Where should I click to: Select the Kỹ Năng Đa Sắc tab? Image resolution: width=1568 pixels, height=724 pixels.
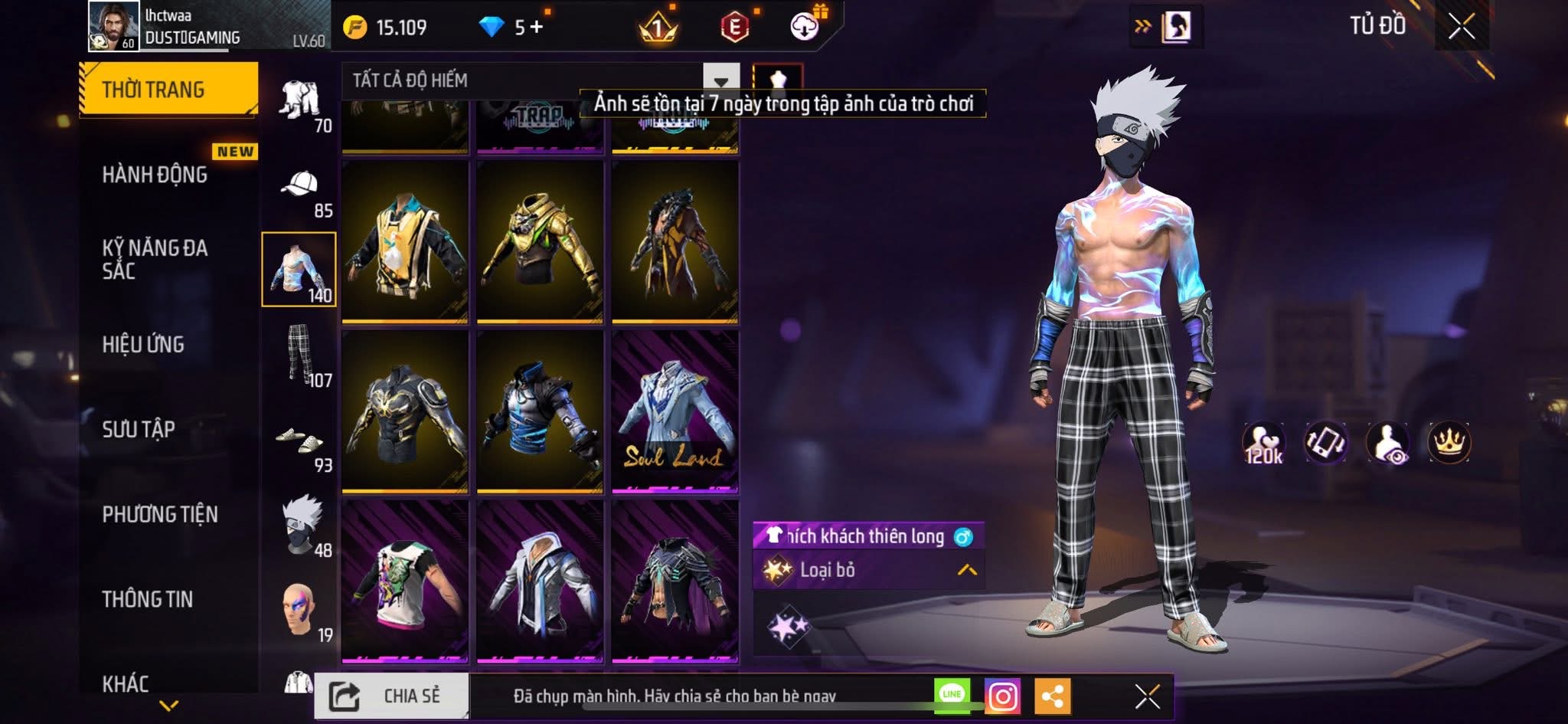(155, 259)
